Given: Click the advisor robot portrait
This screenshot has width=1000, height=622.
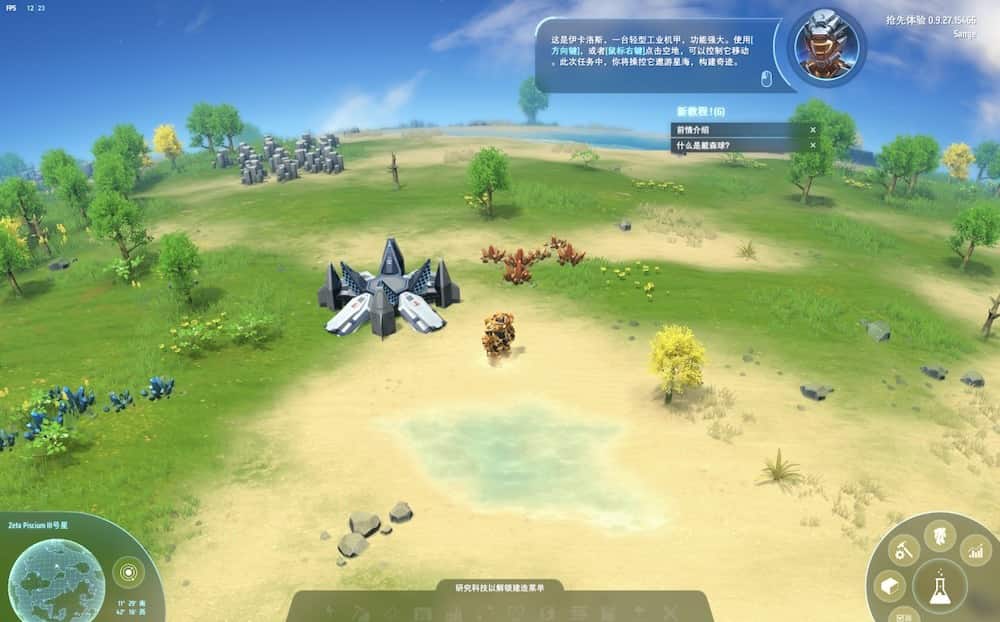Looking at the screenshot, I should click(826, 47).
